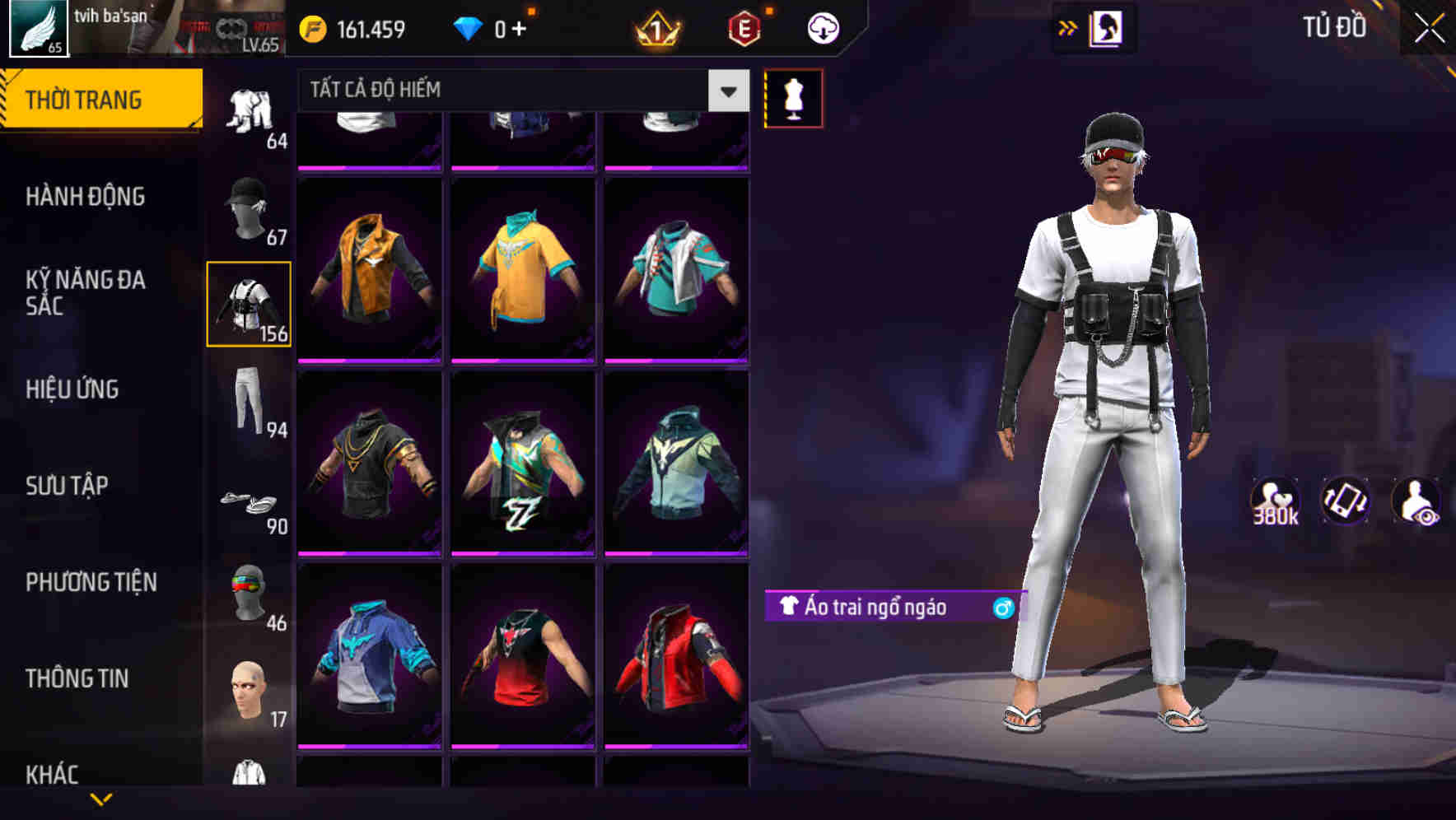The height and width of the screenshot is (820, 1456).
Task: Switch to the HÀNH ĐỘNG tab
Action: pos(86,196)
